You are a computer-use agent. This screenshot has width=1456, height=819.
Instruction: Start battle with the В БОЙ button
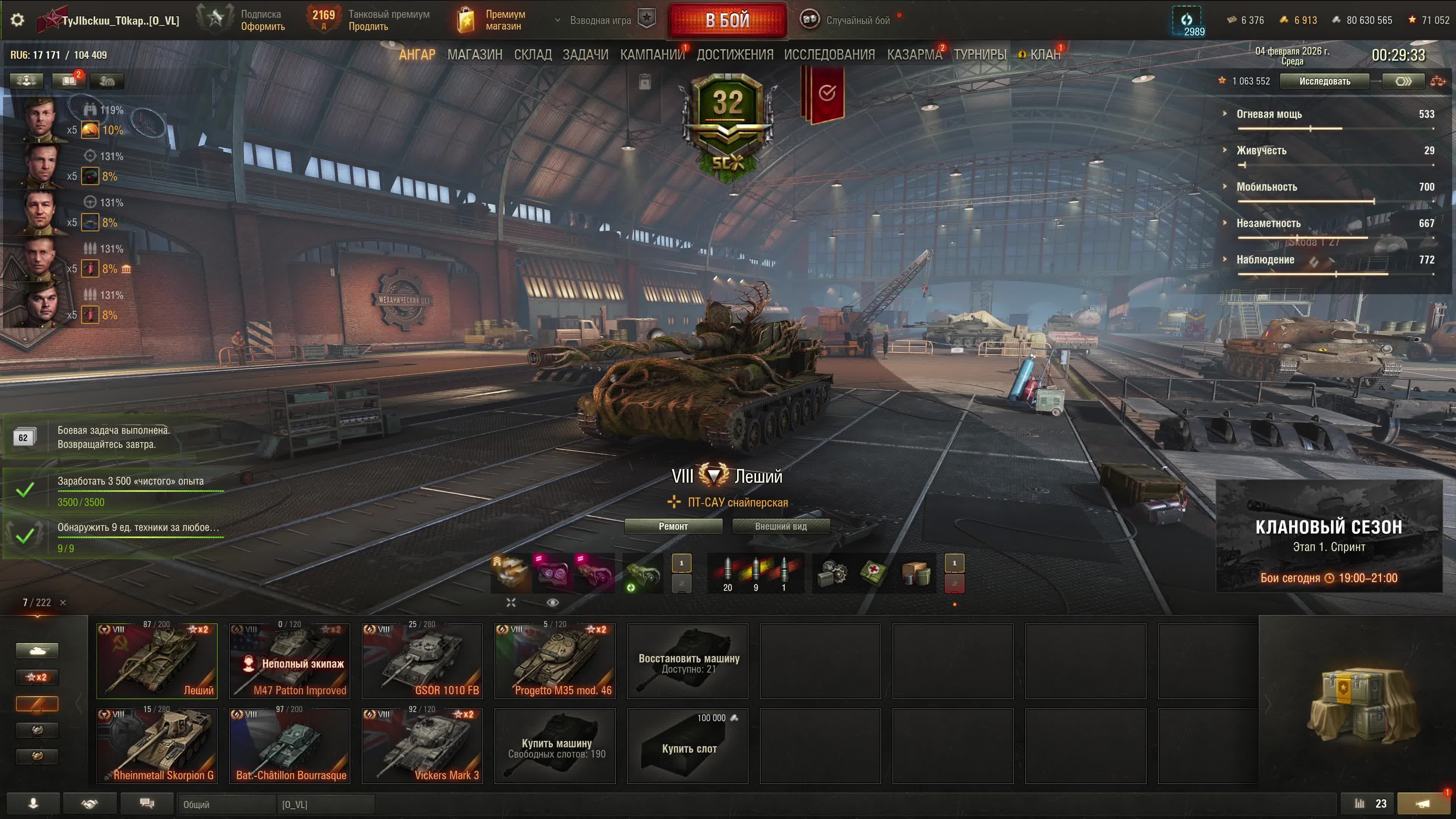(x=728, y=20)
